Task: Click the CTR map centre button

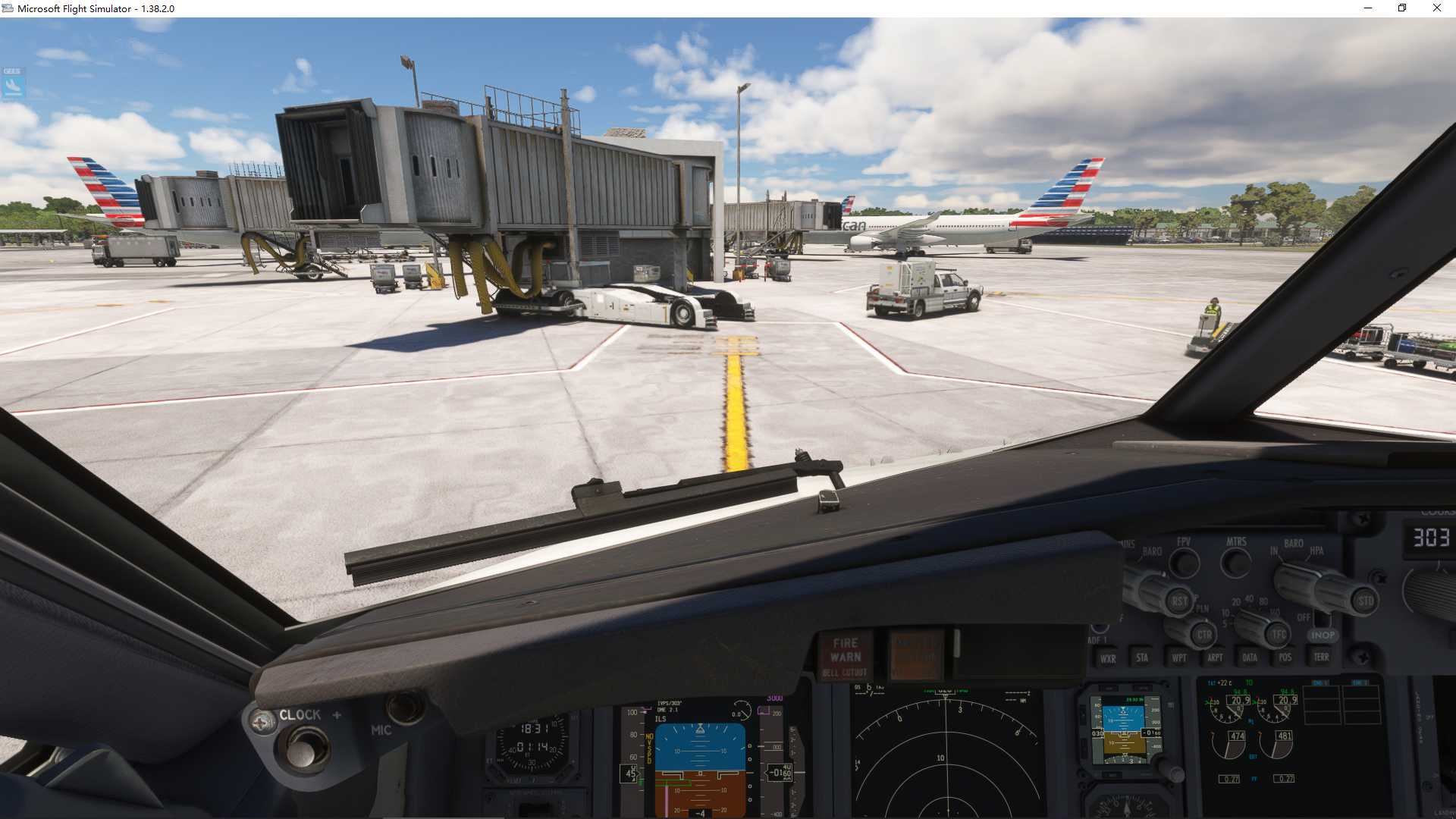Action: [1203, 635]
